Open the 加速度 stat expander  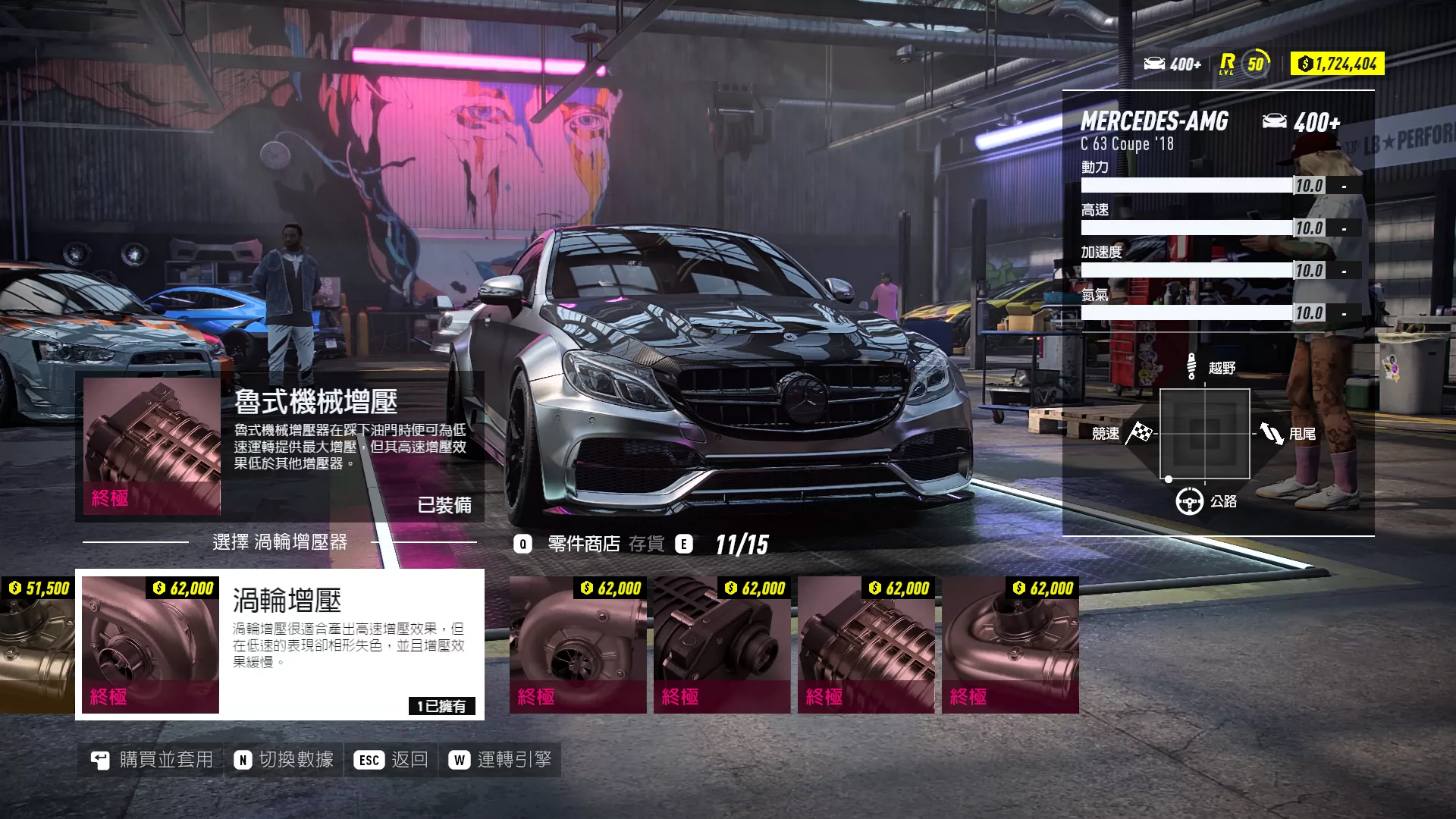(x=1342, y=270)
